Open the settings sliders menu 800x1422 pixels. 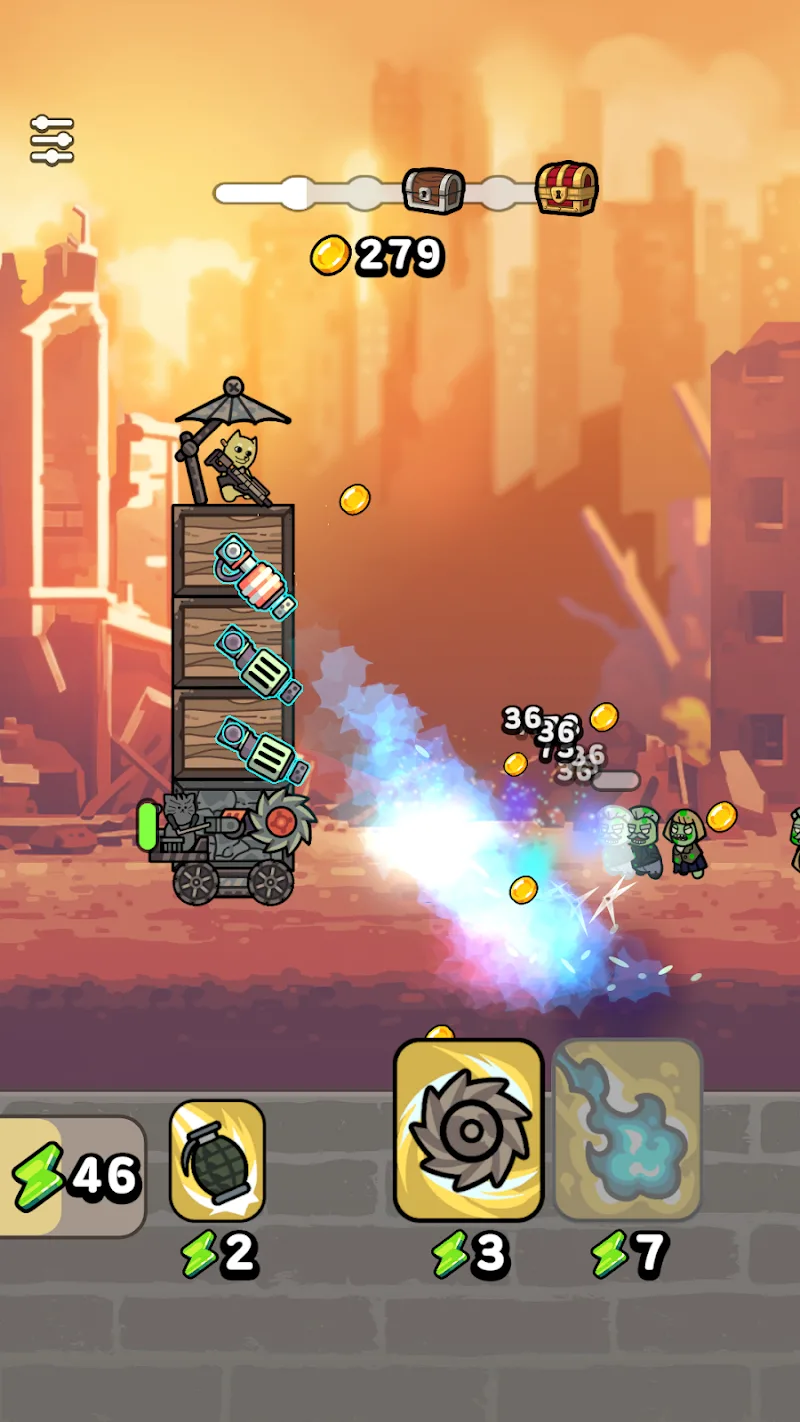[x=52, y=141]
